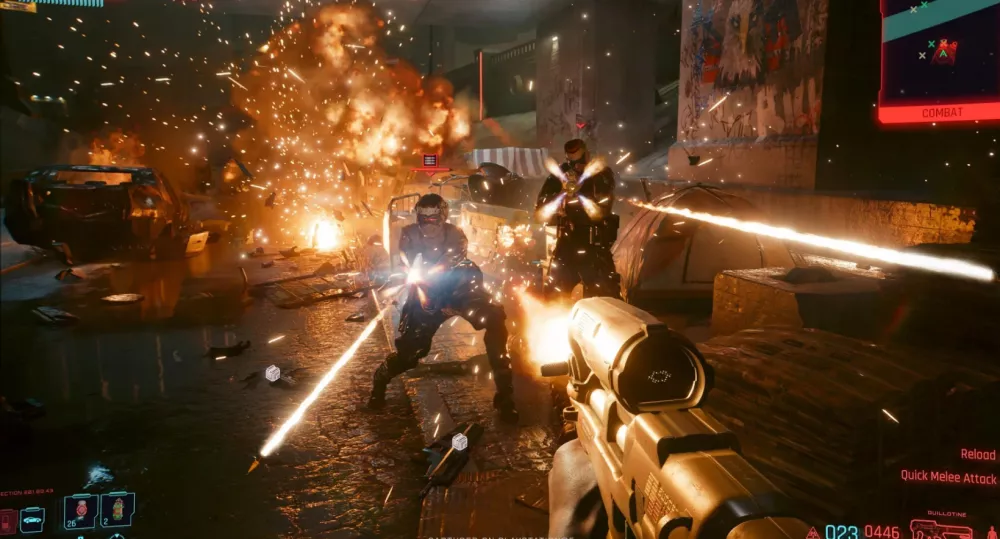Select the grenade quick slot
Screen dimensions: 1000x539
pos(80,510)
